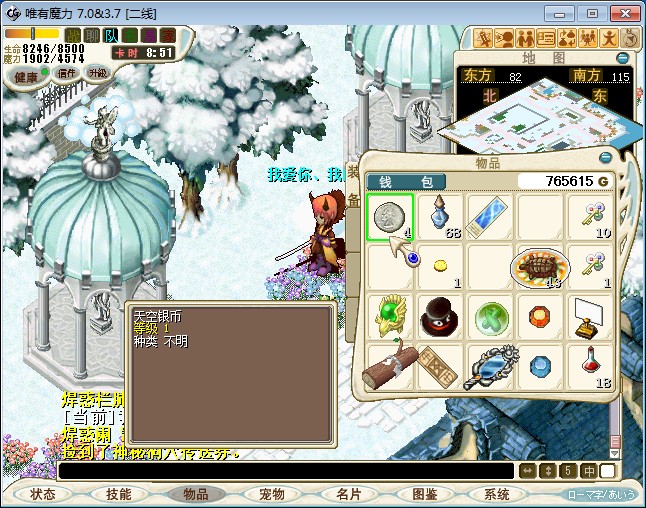Select the ornate hand mirror item

[490, 365]
